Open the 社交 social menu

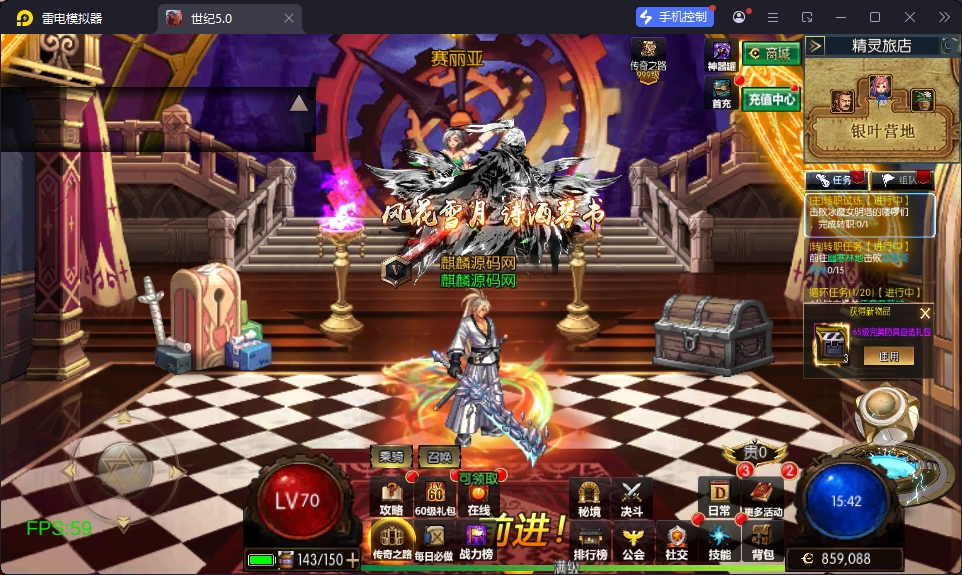coord(677,541)
